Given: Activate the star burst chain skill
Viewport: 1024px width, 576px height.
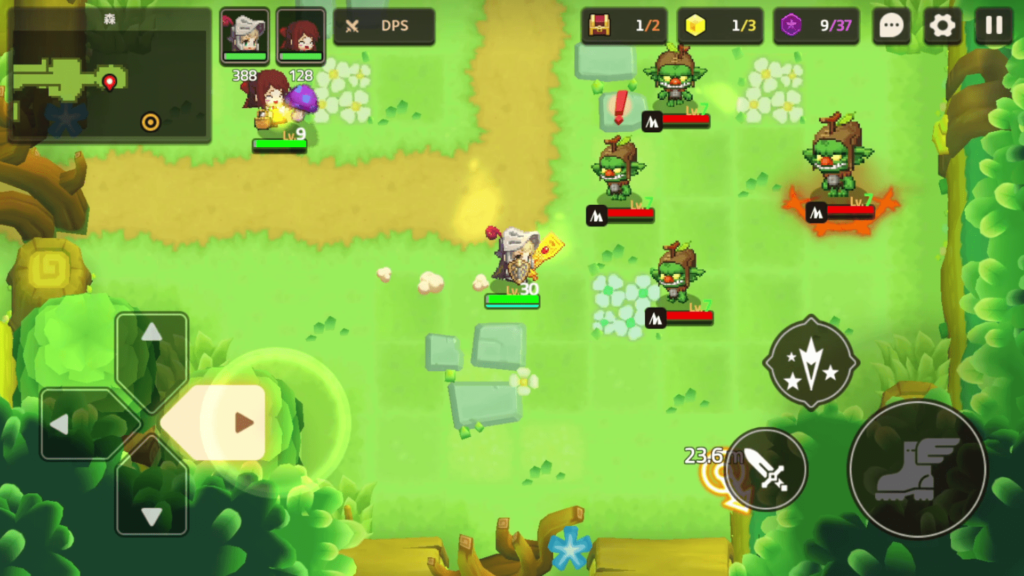Looking at the screenshot, I should tap(811, 361).
